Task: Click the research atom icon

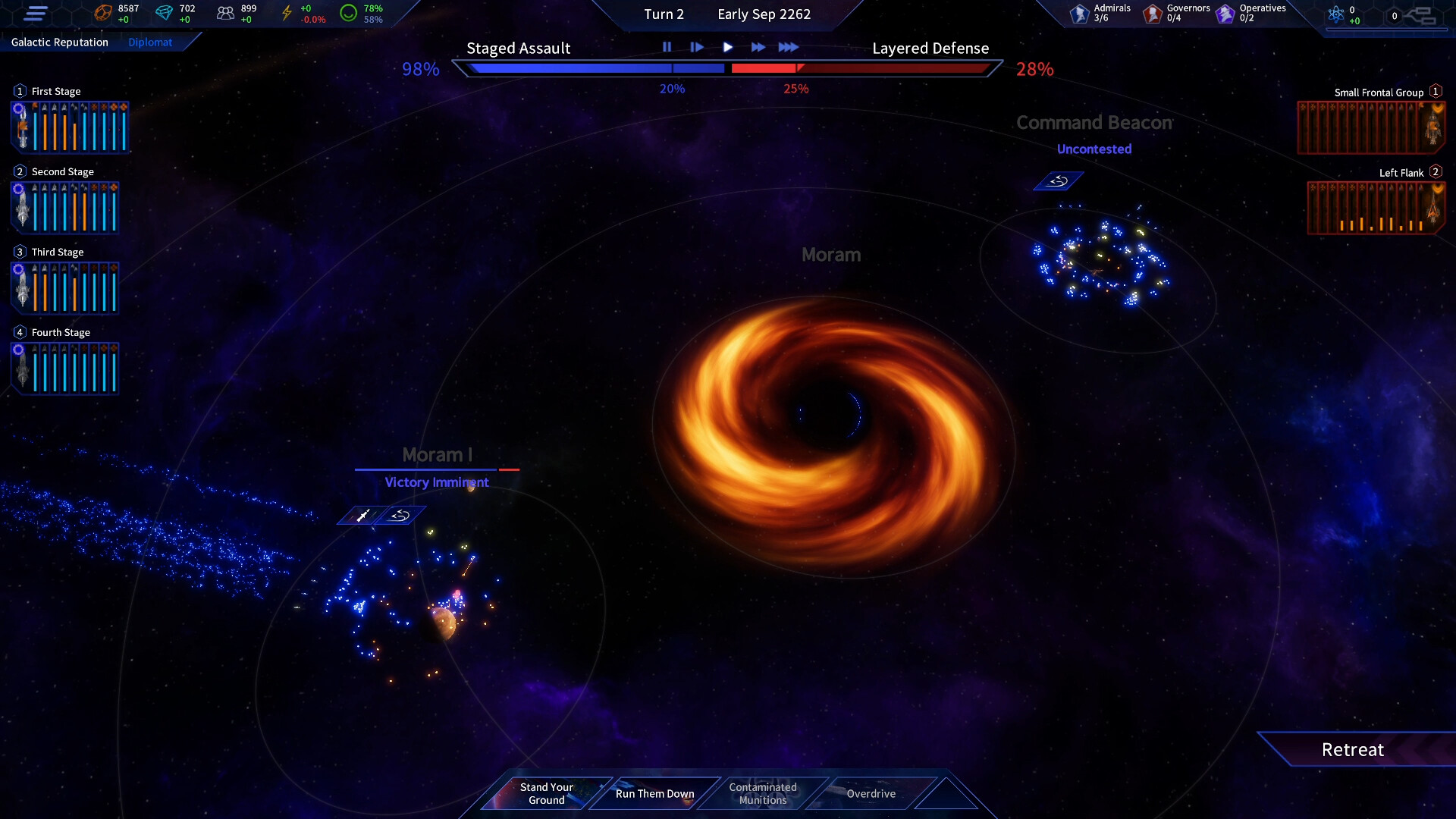Action: tap(1337, 13)
